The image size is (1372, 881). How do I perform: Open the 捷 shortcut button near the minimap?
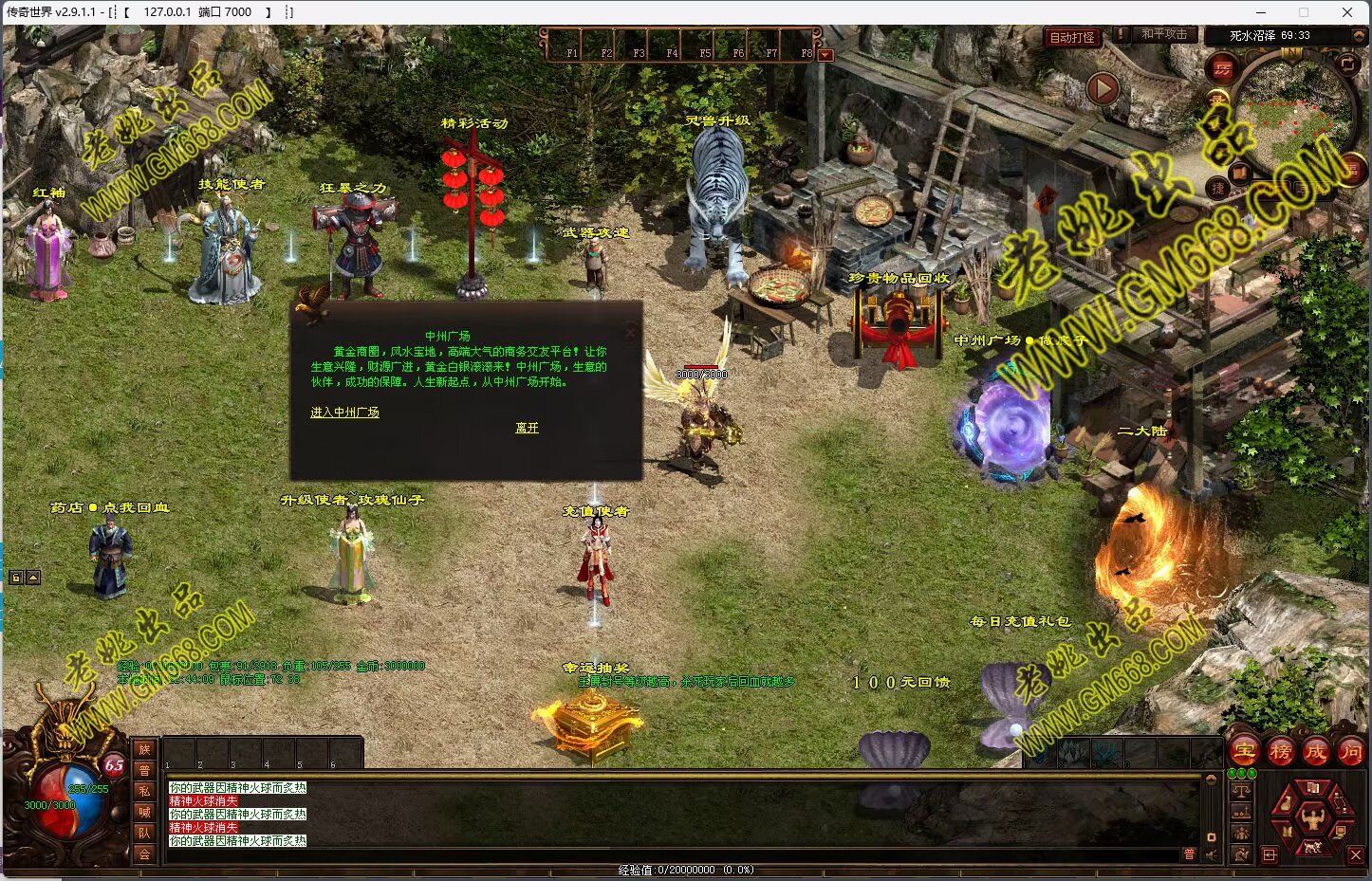[1218, 188]
